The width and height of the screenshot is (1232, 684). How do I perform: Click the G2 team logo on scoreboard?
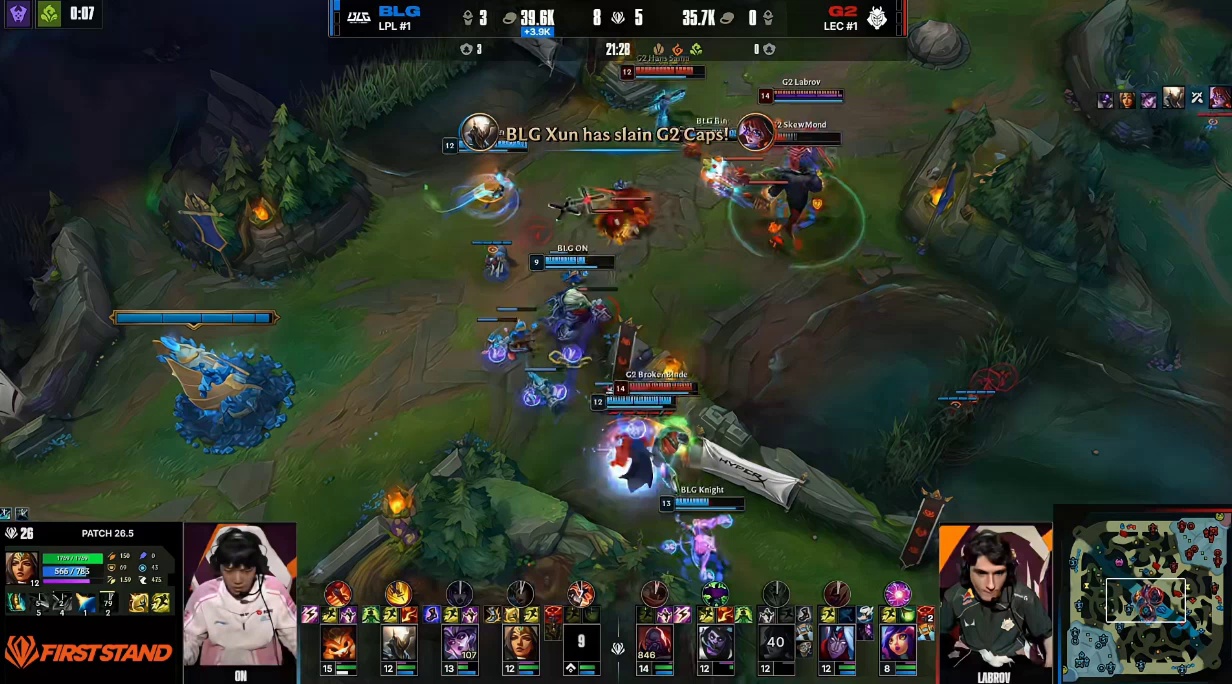(877, 16)
